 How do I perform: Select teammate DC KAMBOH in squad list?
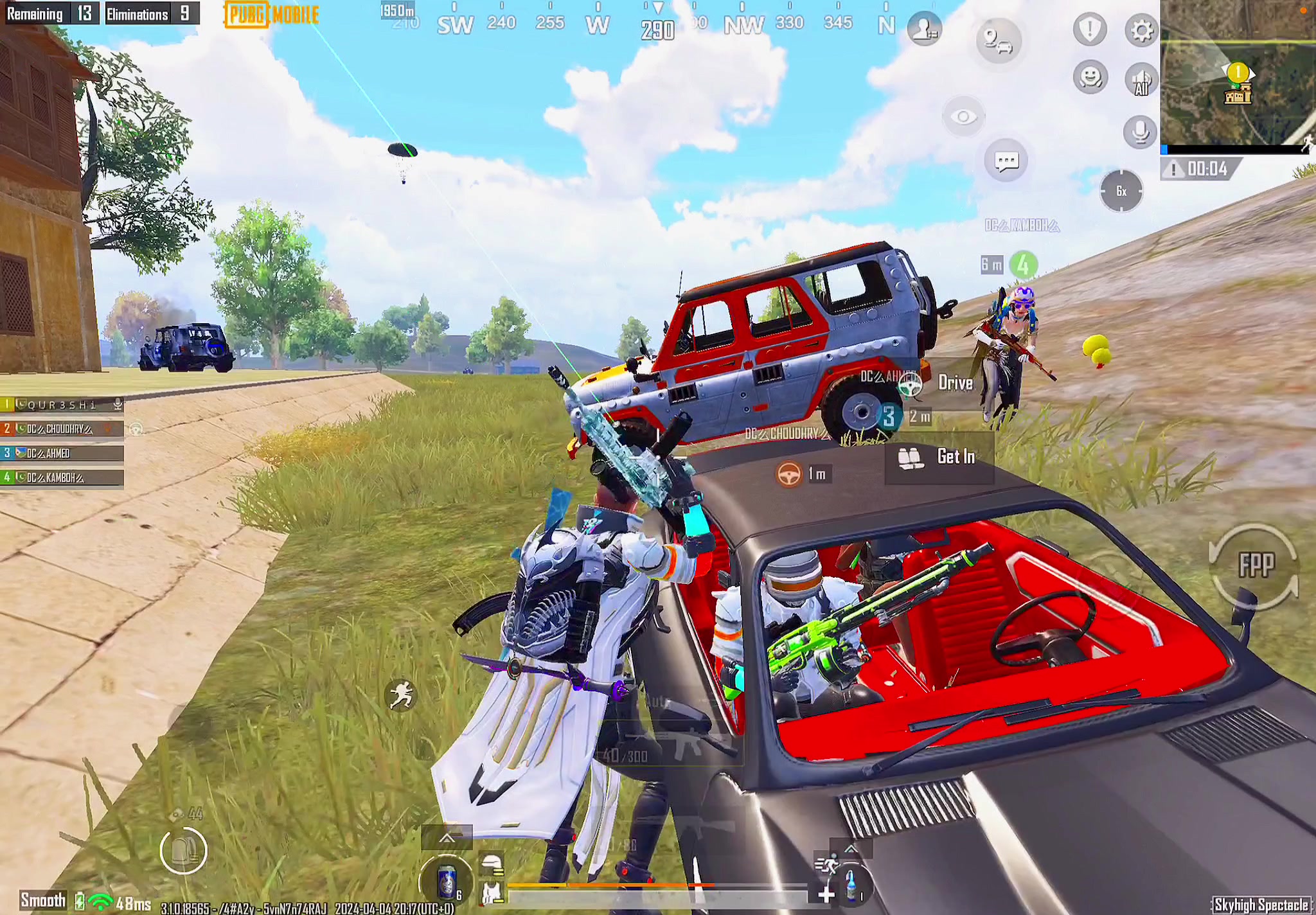[x=62, y=477]
